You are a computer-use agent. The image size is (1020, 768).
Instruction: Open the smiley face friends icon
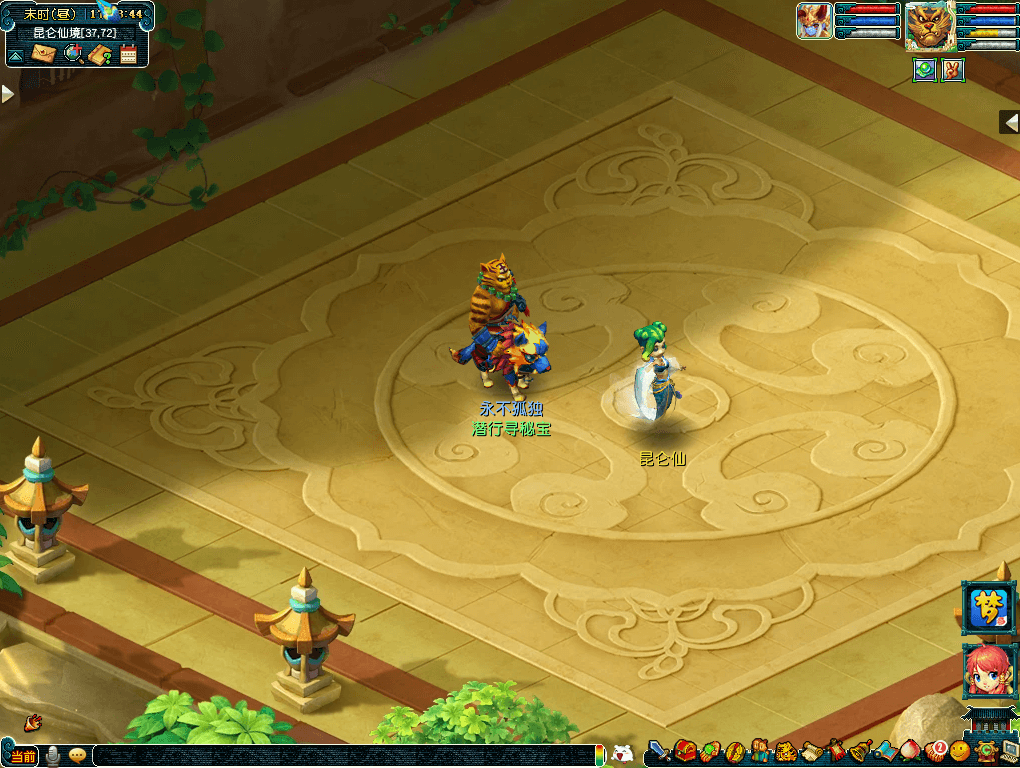tap(960, 751)
